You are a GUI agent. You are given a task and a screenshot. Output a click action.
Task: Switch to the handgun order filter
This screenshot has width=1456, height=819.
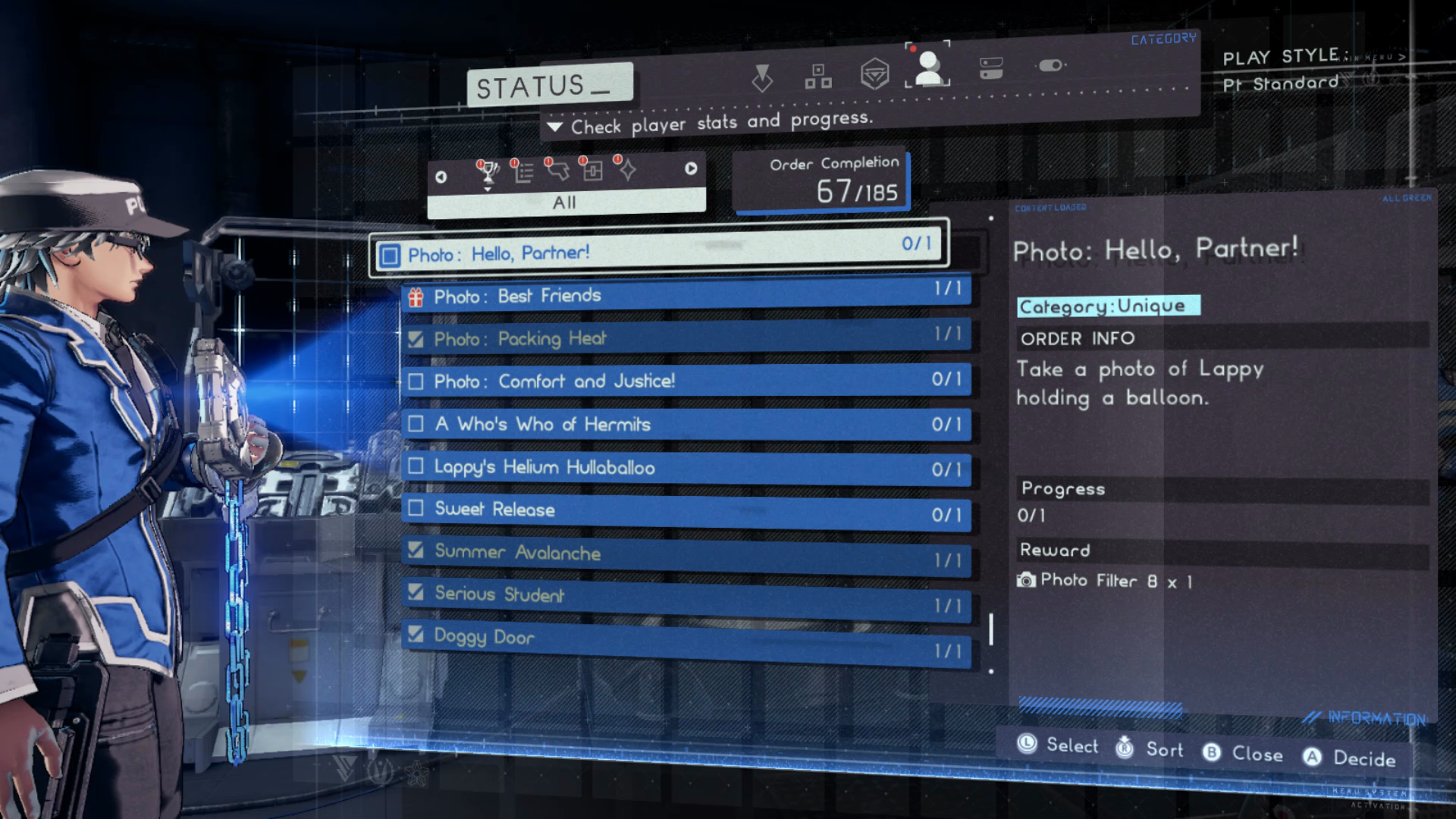coord(558,171)
